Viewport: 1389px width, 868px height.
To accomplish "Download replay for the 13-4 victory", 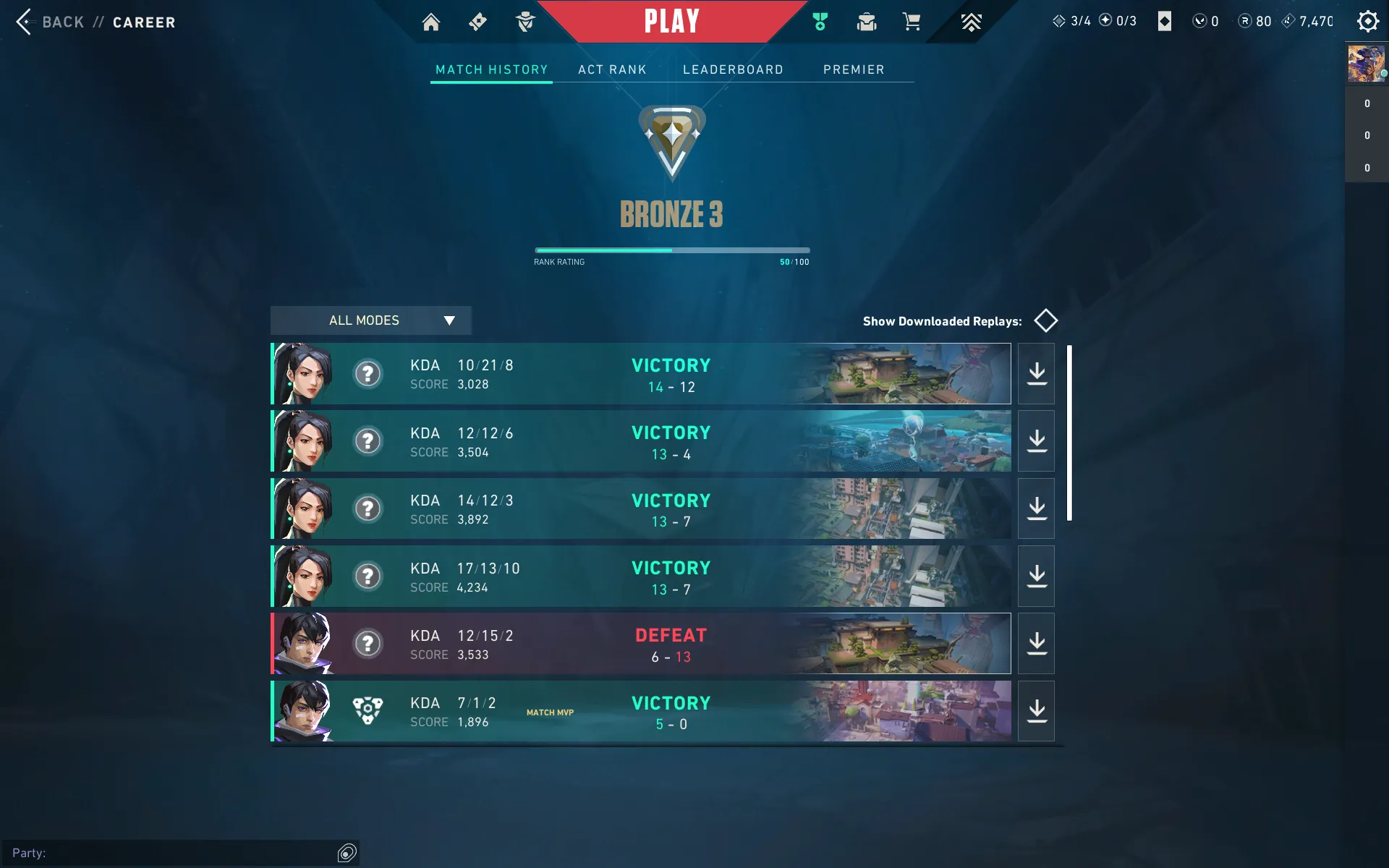I will (x=1037, y=441).
